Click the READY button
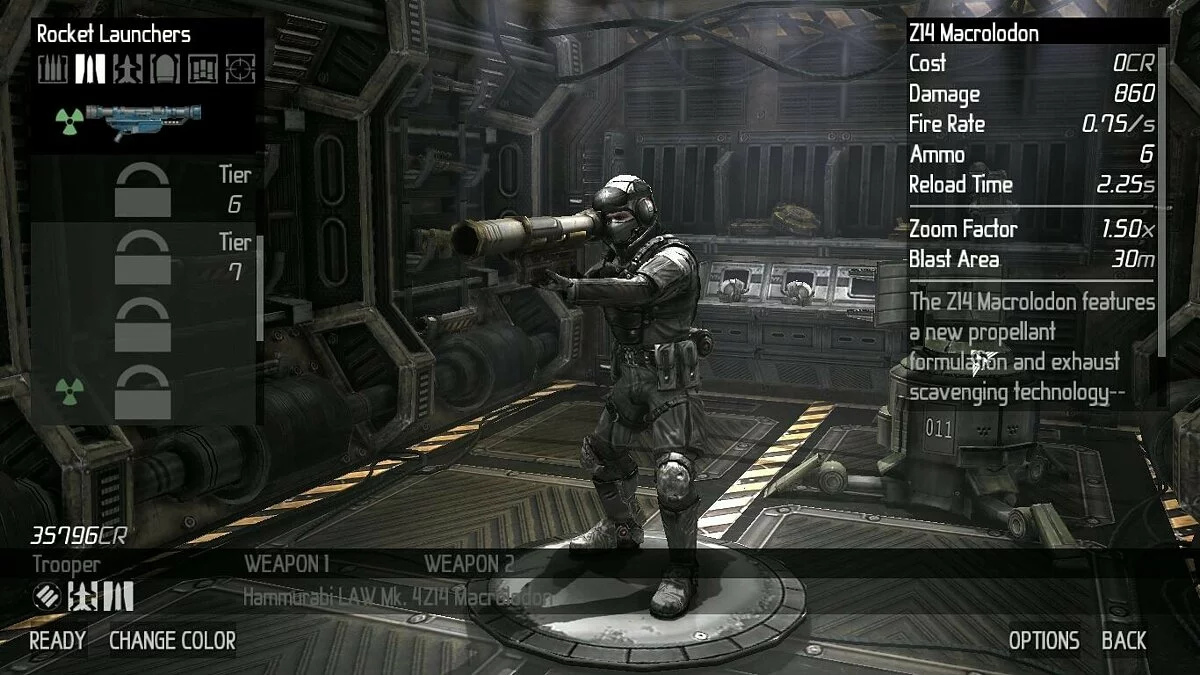The image size is (1200, 675). click(x=57, y=641)
